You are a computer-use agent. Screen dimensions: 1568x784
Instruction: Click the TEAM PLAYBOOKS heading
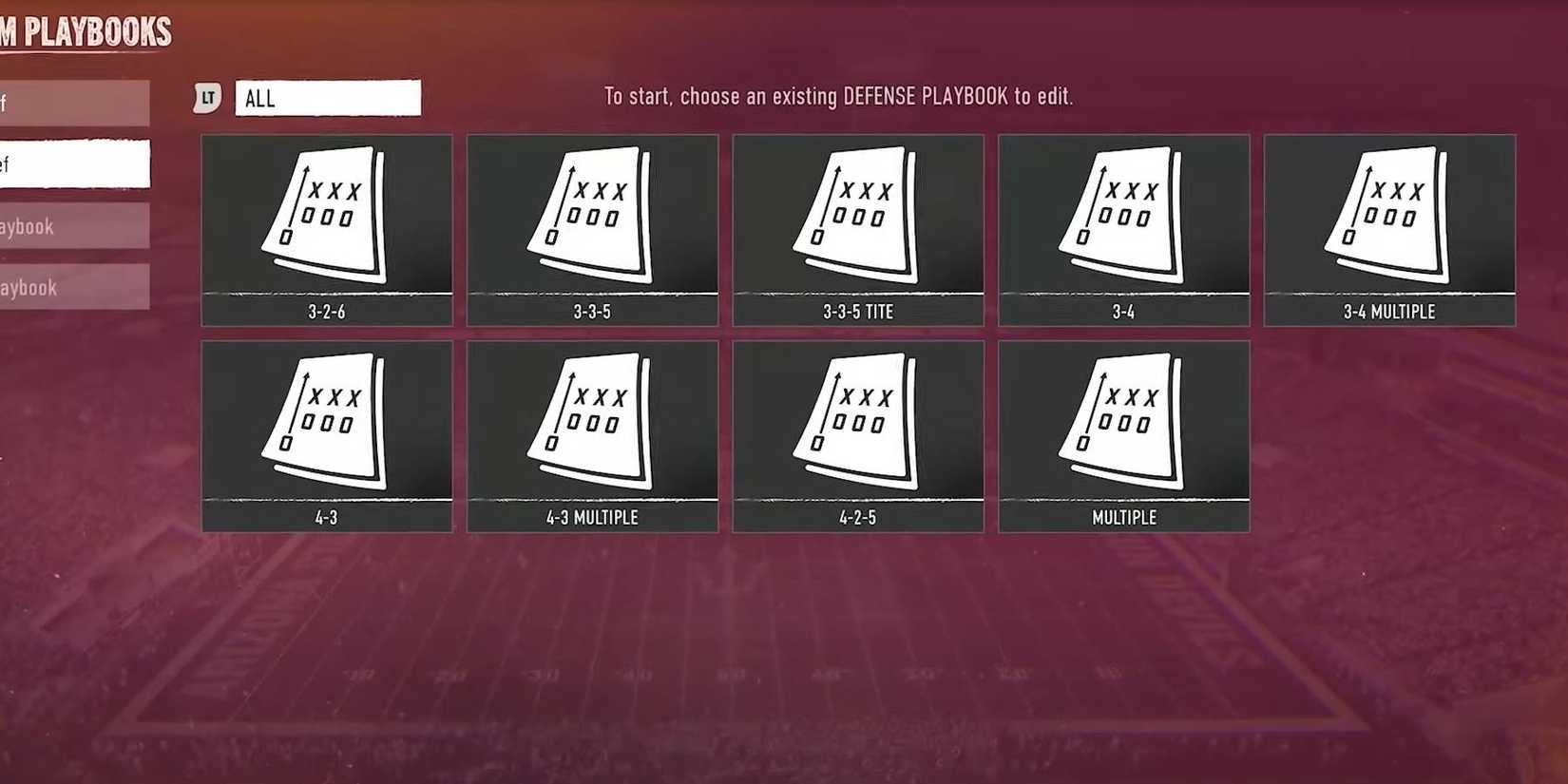(x=86, y=31)
